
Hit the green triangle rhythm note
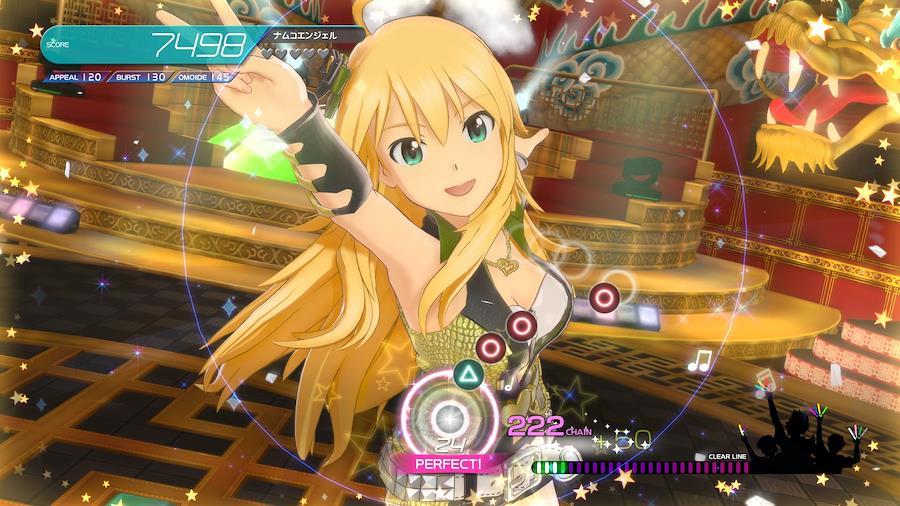[467, 376]
